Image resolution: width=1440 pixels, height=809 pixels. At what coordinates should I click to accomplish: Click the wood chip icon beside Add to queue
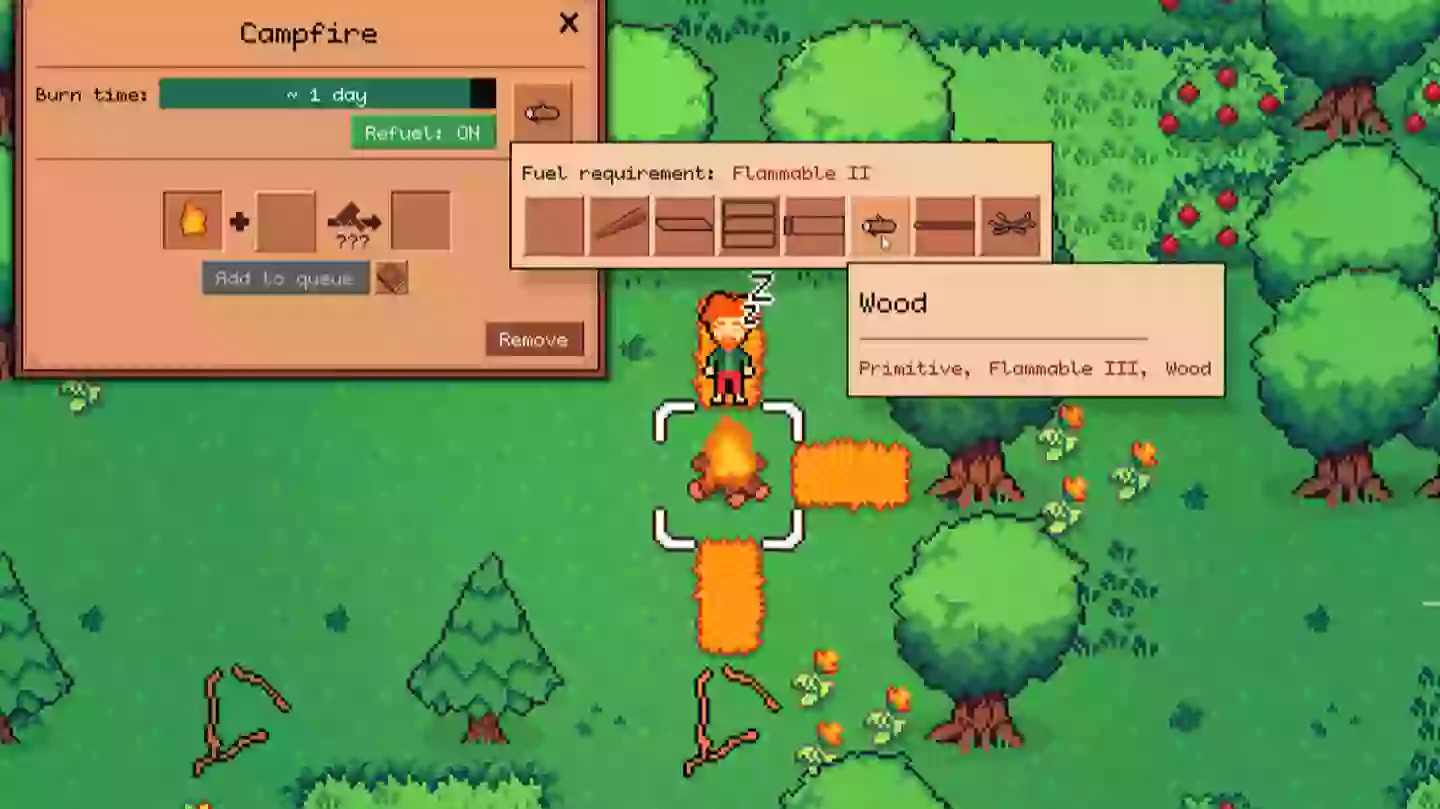(x=388, y=277)
